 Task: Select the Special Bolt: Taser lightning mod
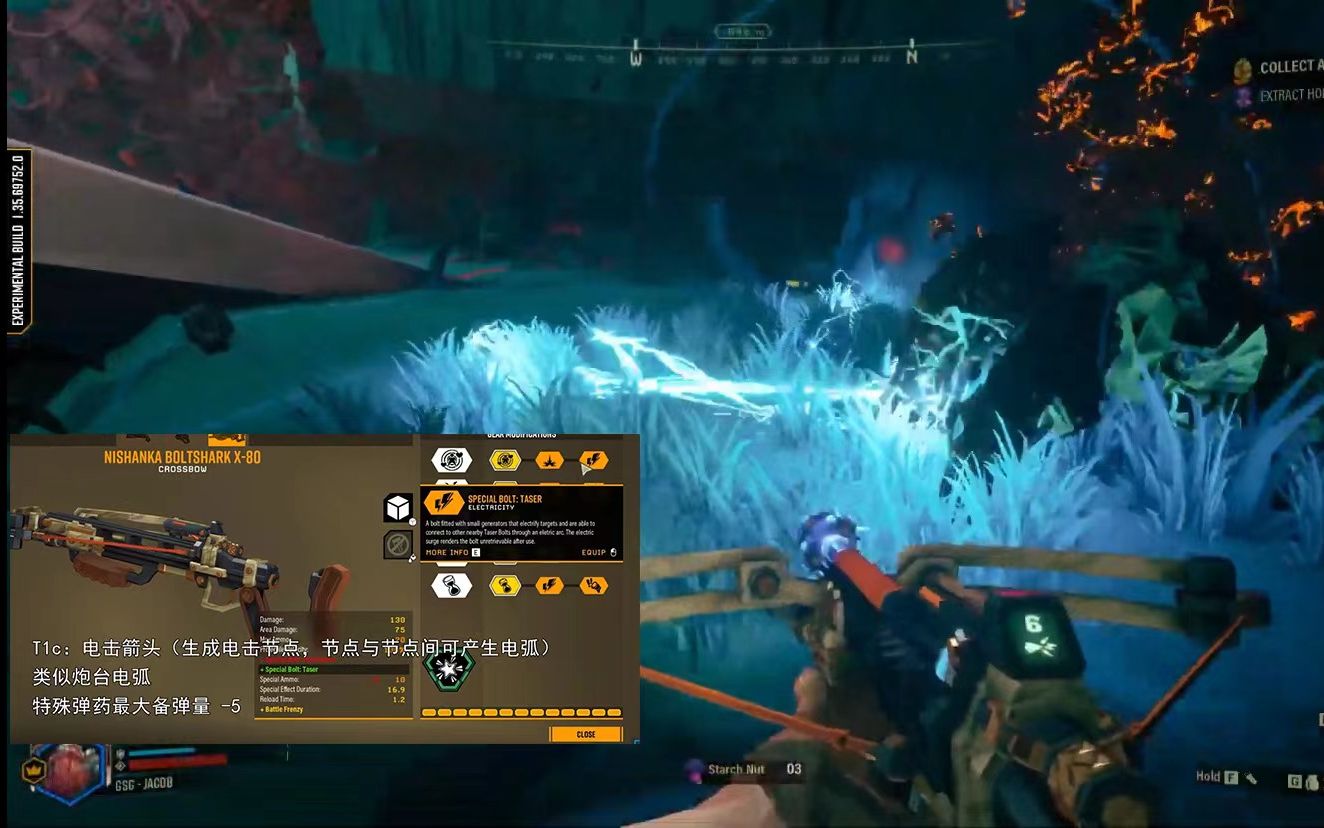coord(593,460)
